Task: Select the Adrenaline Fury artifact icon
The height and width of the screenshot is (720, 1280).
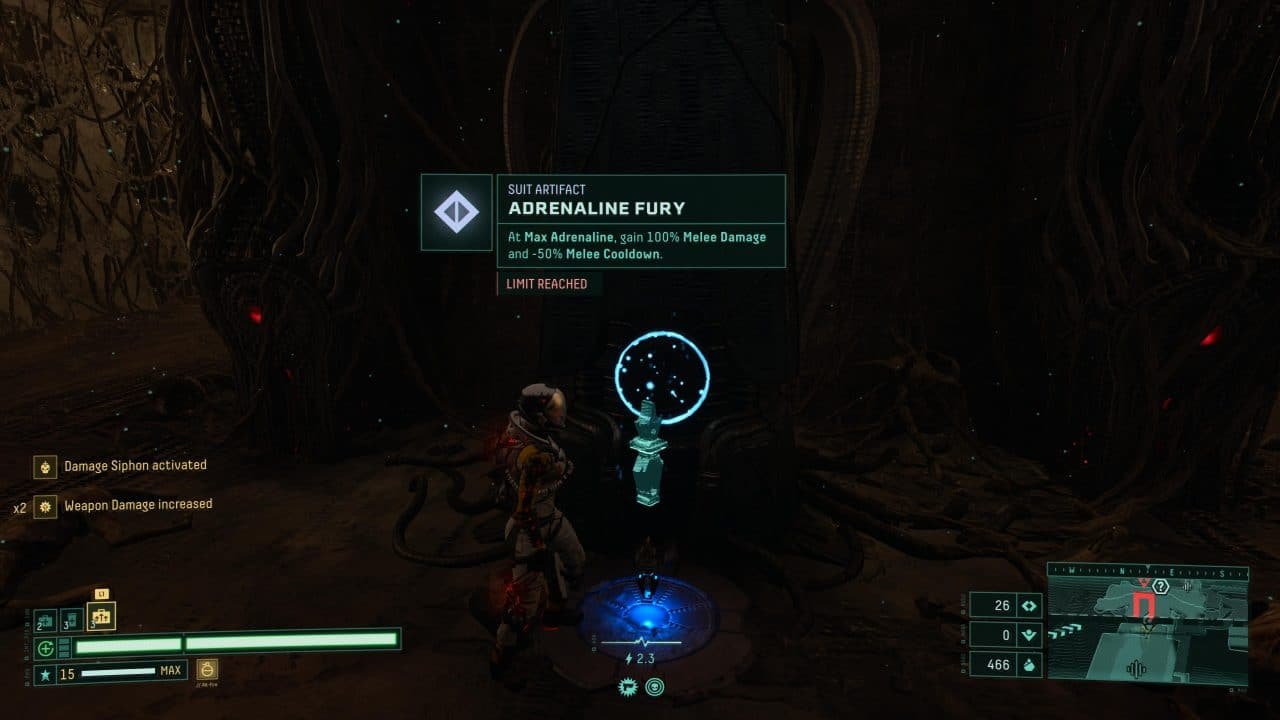Action: coord(456,212)
